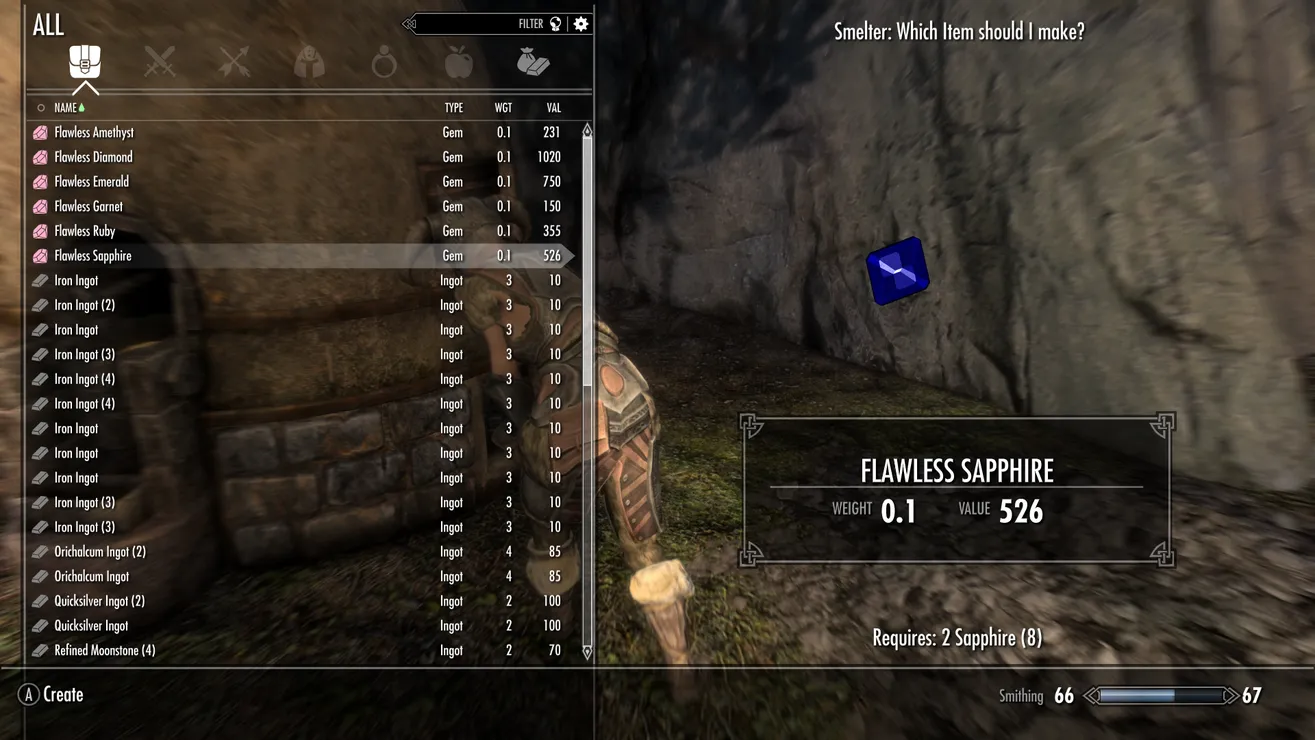Choose the Flawless Diamond row
This screenshot has width=1315, height=740.
pyautogui.click(x=93, y=157)
